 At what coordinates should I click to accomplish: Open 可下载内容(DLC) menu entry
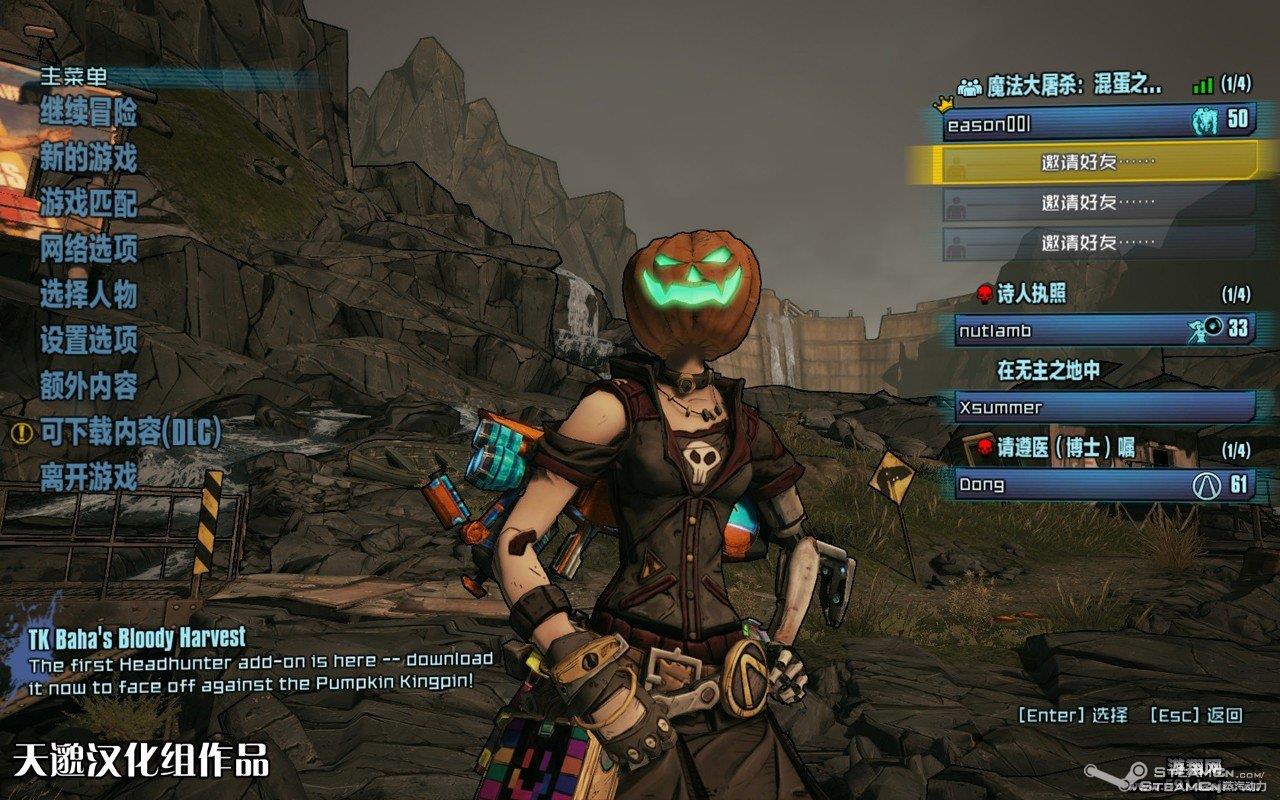130,432
